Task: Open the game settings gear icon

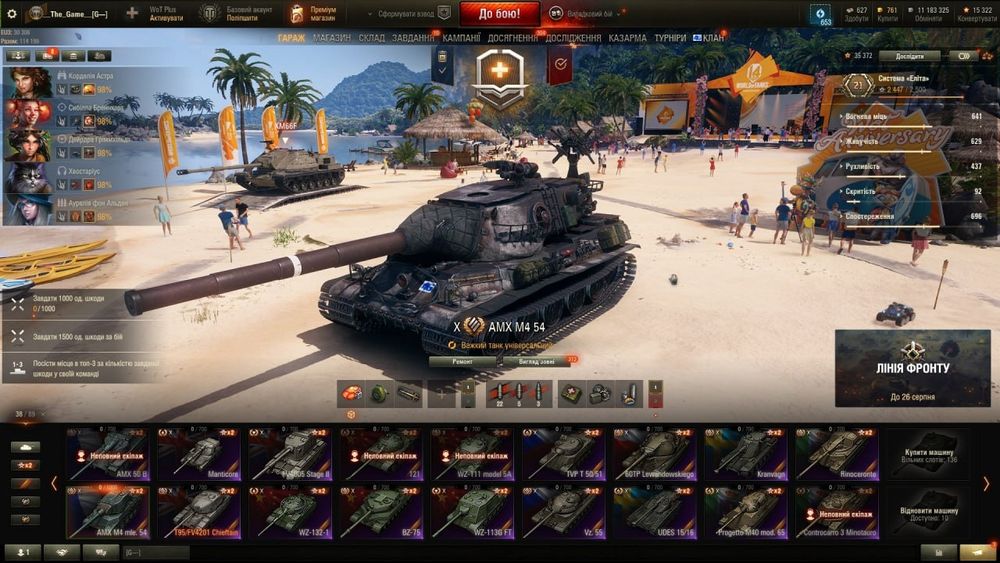Action: (12, 14)
